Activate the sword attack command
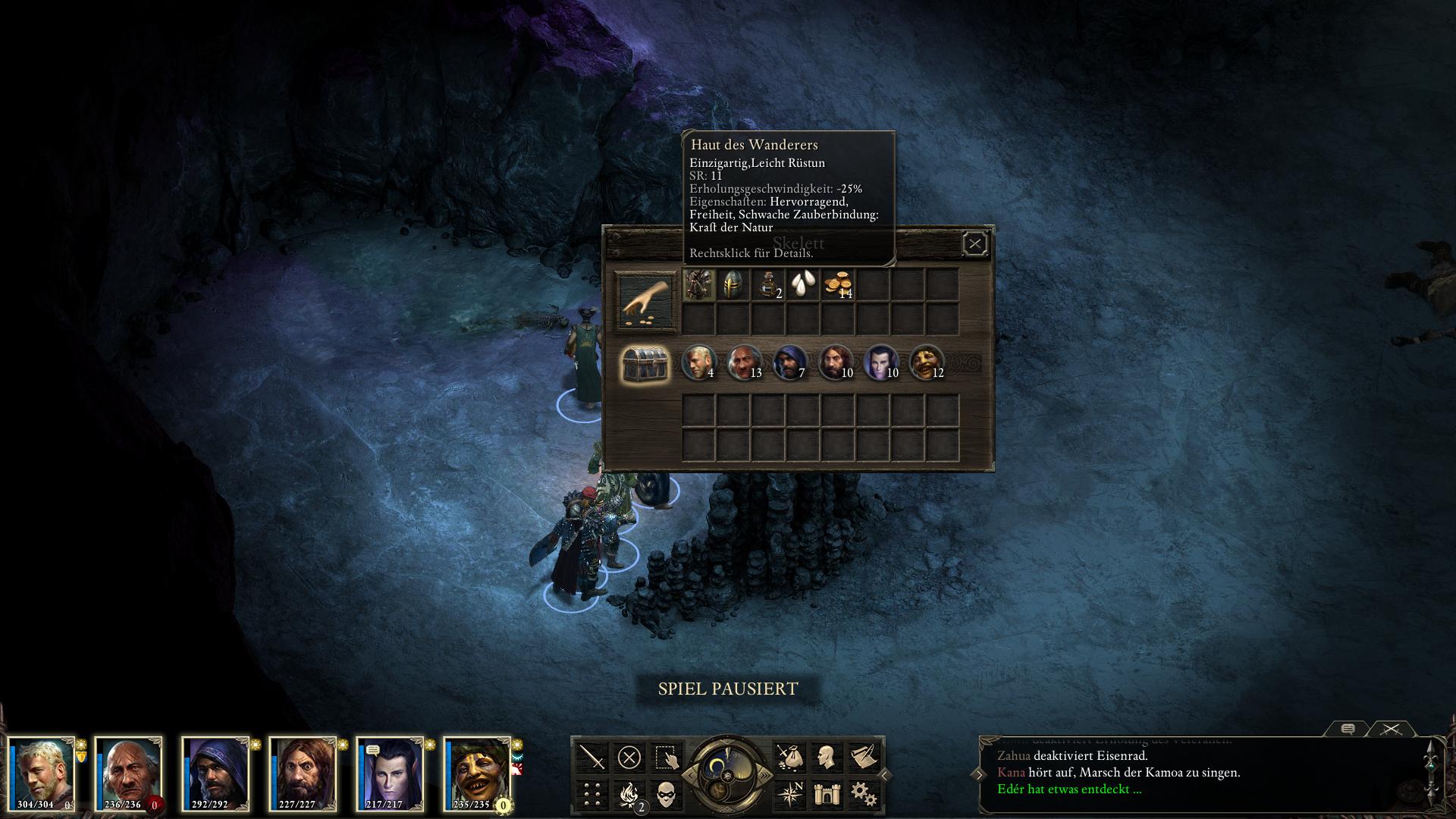The image size is (1456, 819). click(x=592, y=757)
